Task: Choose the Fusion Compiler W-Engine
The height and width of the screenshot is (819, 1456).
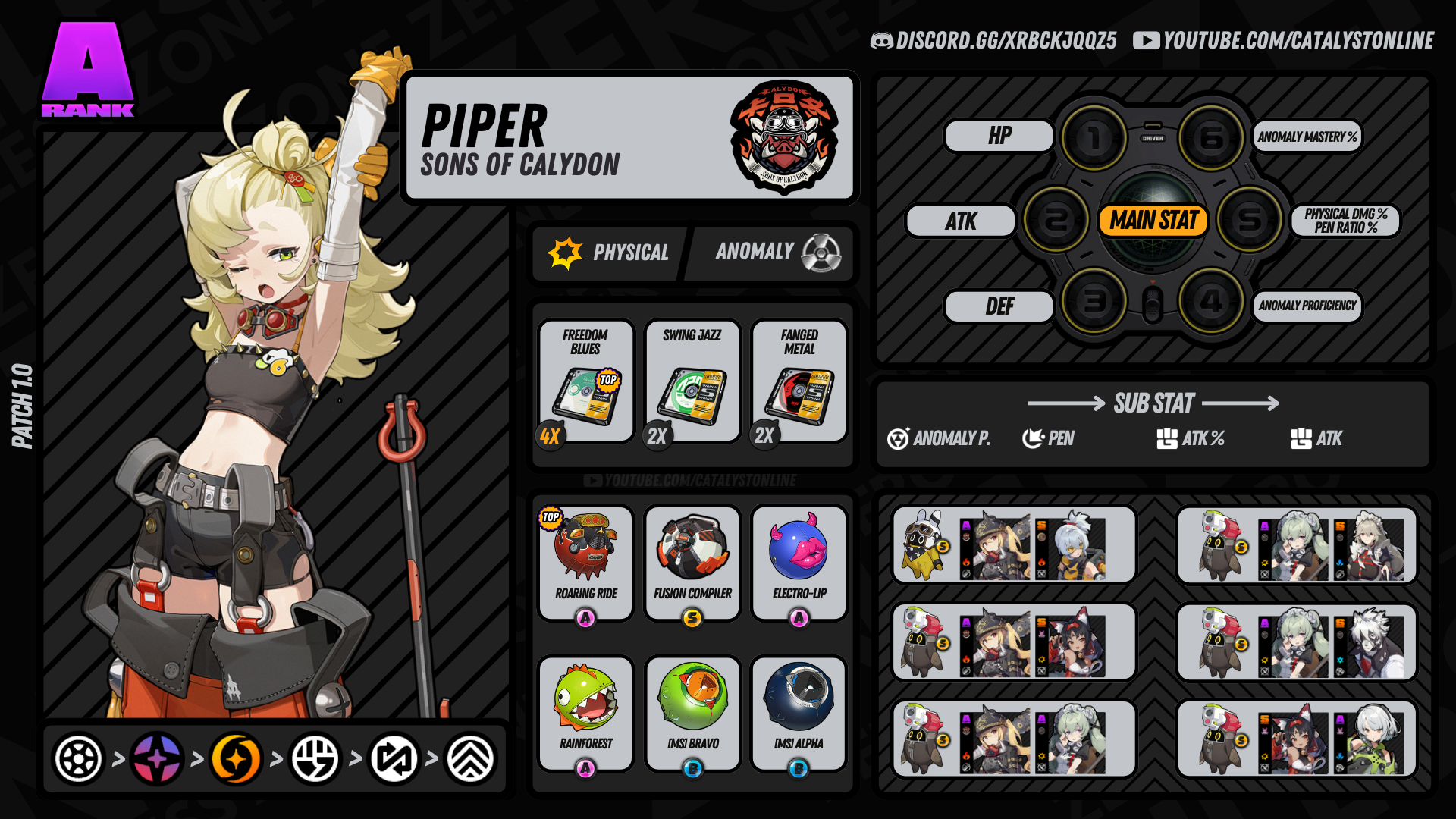Action: (x=692, y=563)
